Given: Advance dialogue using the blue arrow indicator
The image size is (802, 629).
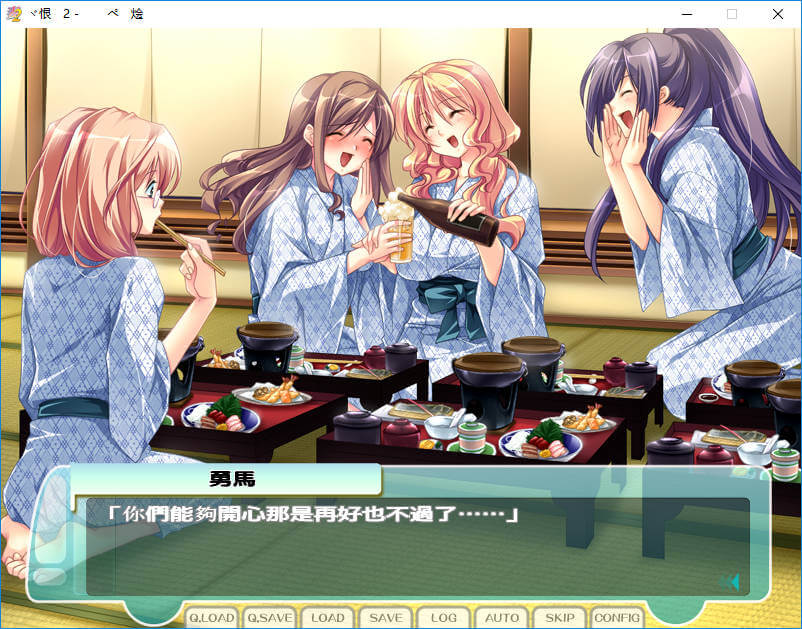Looking at the screenshot, I should point(730,582).
